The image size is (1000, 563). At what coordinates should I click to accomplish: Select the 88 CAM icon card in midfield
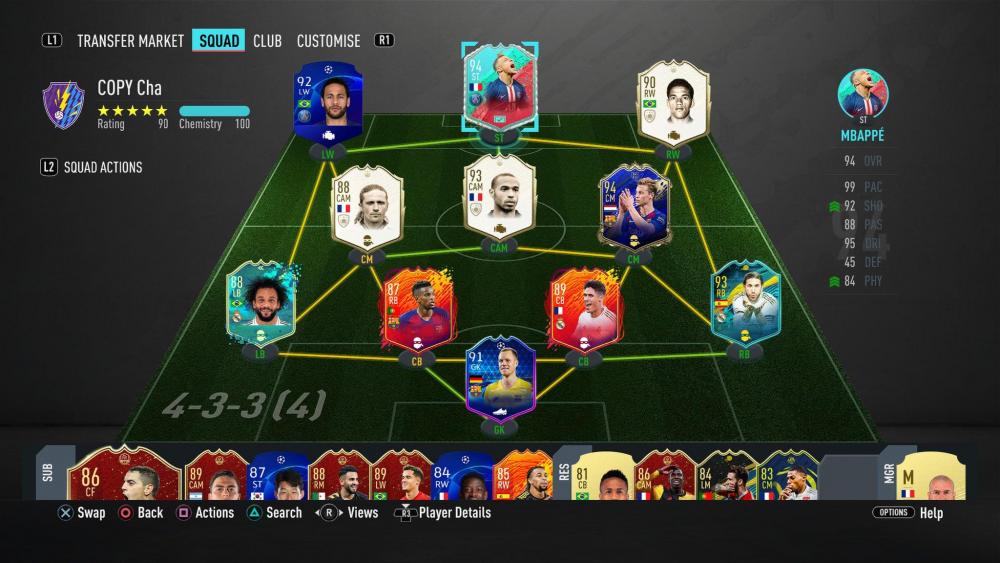tap(367, 207)
